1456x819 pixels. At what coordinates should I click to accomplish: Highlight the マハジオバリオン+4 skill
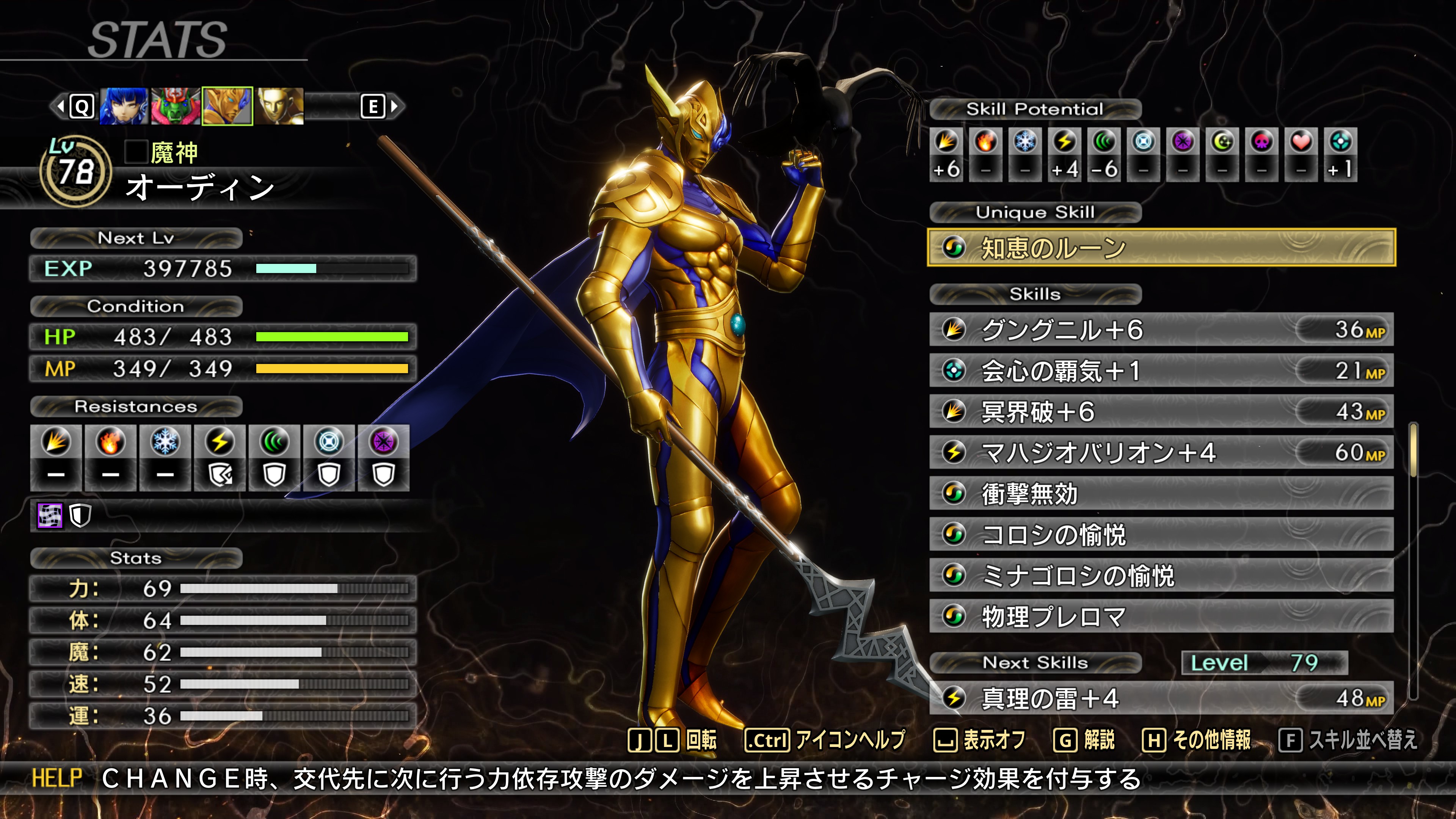pyautogui.click(x=1161, y=453)
